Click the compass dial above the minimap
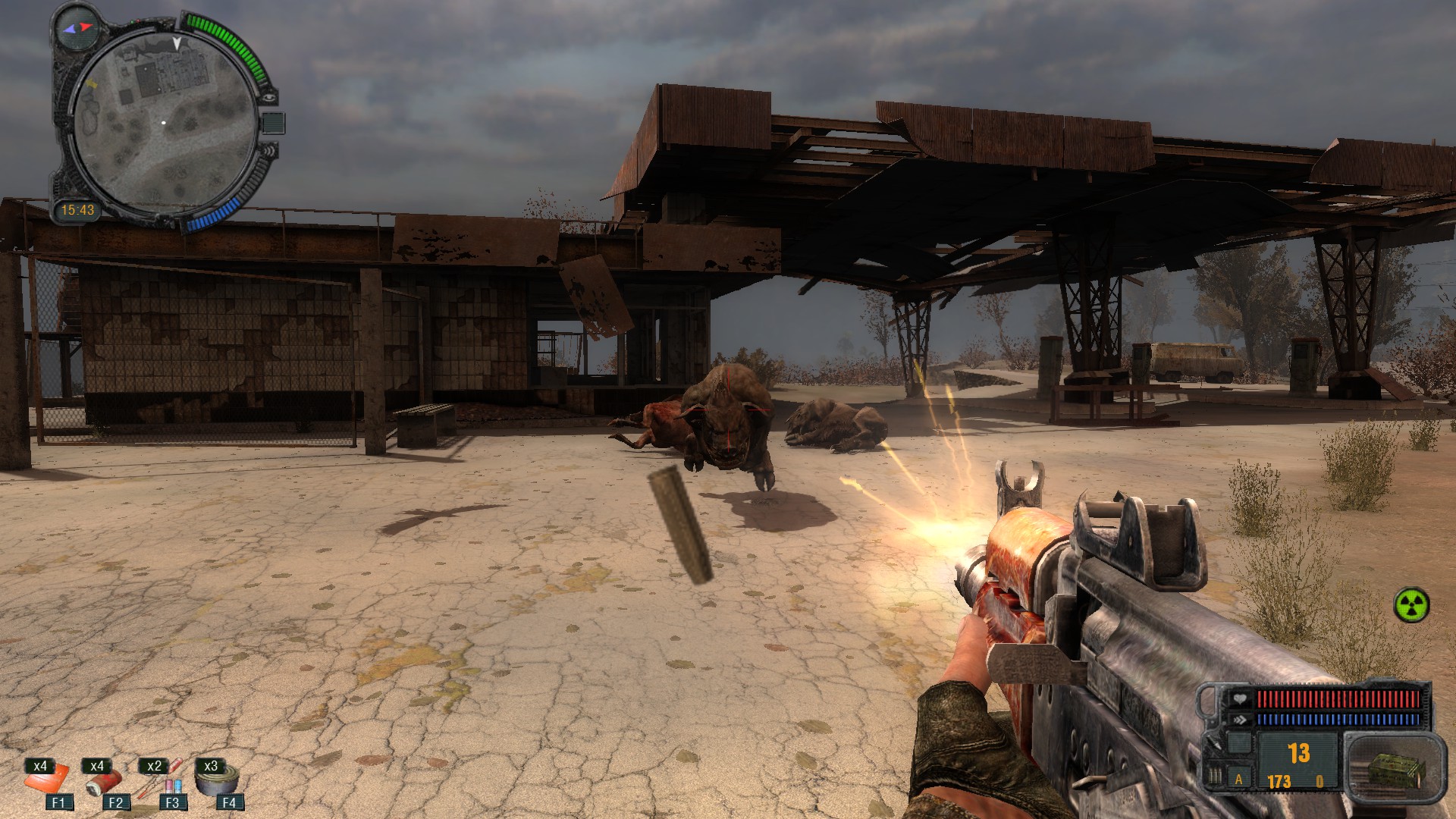The image size is (1456, 819). (78, 27)
